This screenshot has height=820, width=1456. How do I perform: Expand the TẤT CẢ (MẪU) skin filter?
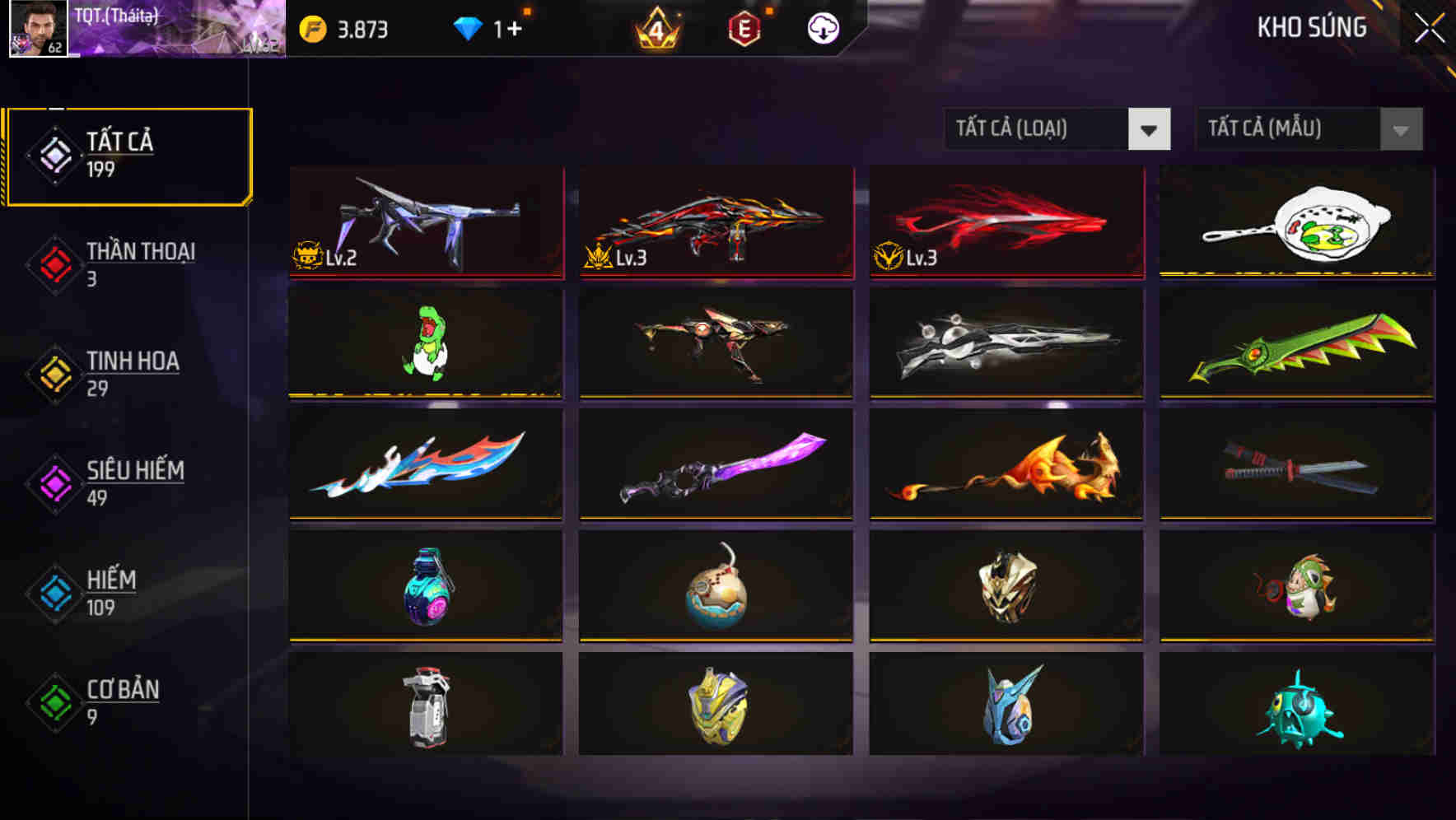1285,129
